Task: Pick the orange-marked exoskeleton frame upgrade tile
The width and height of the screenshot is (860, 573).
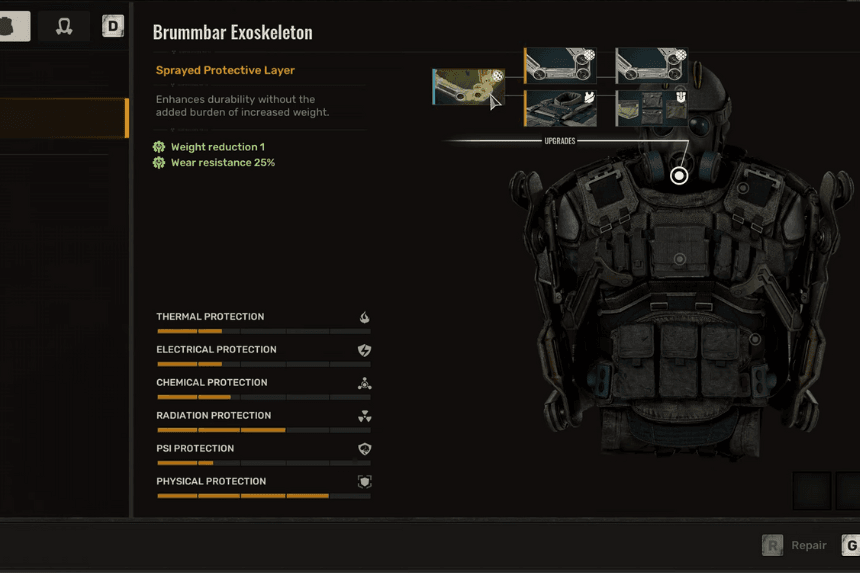Action: coord(561,65)
